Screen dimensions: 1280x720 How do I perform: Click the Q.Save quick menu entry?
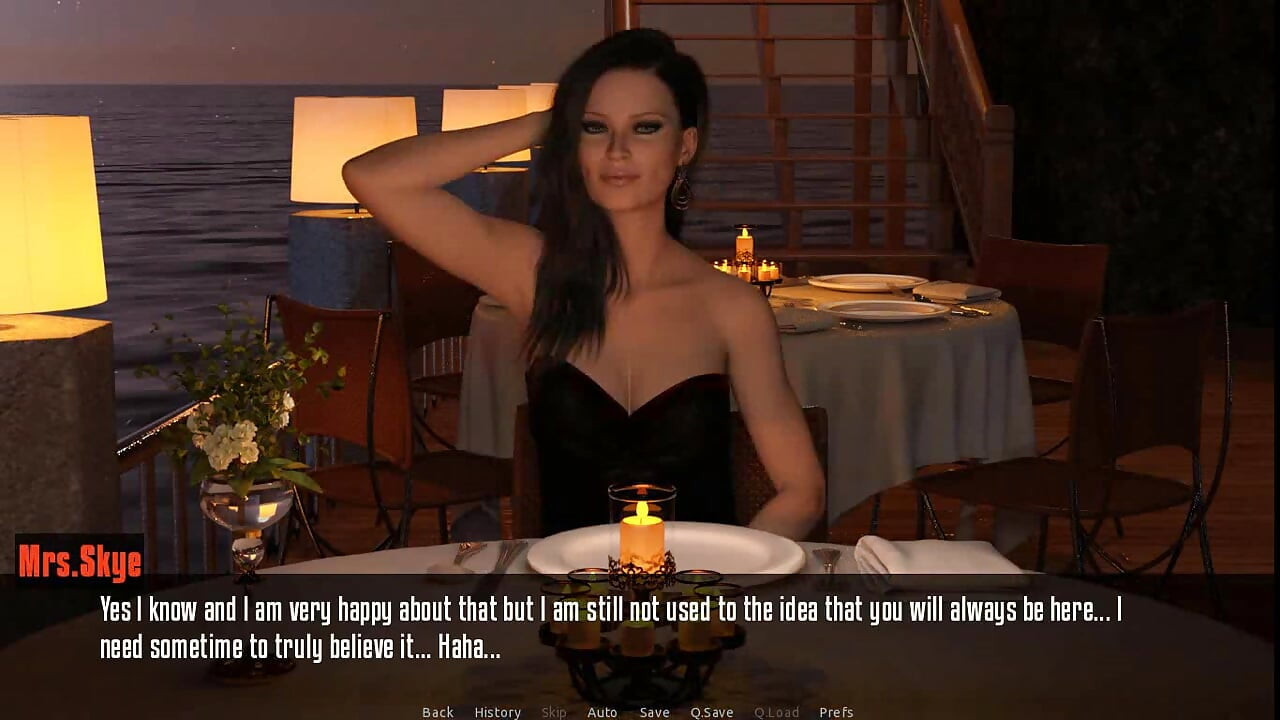712,712
